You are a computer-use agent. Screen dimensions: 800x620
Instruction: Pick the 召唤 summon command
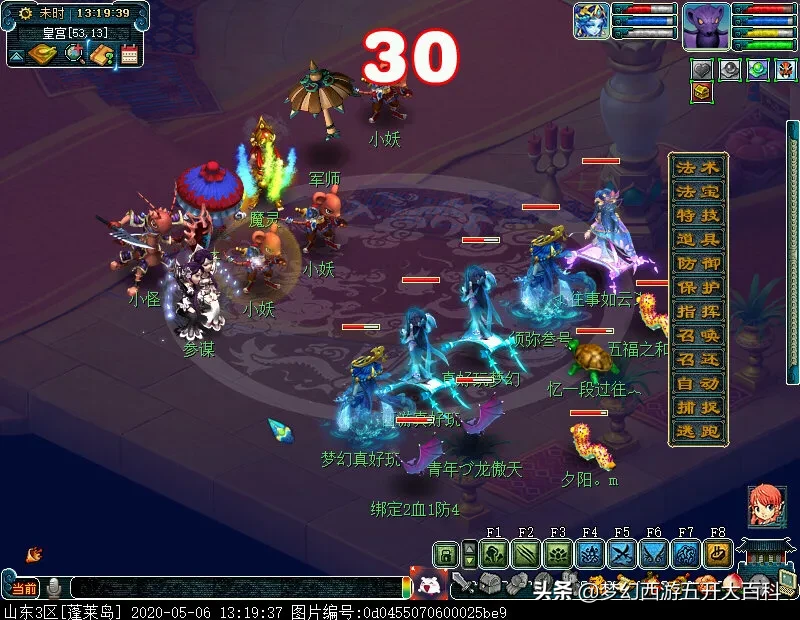pos(697,335)
